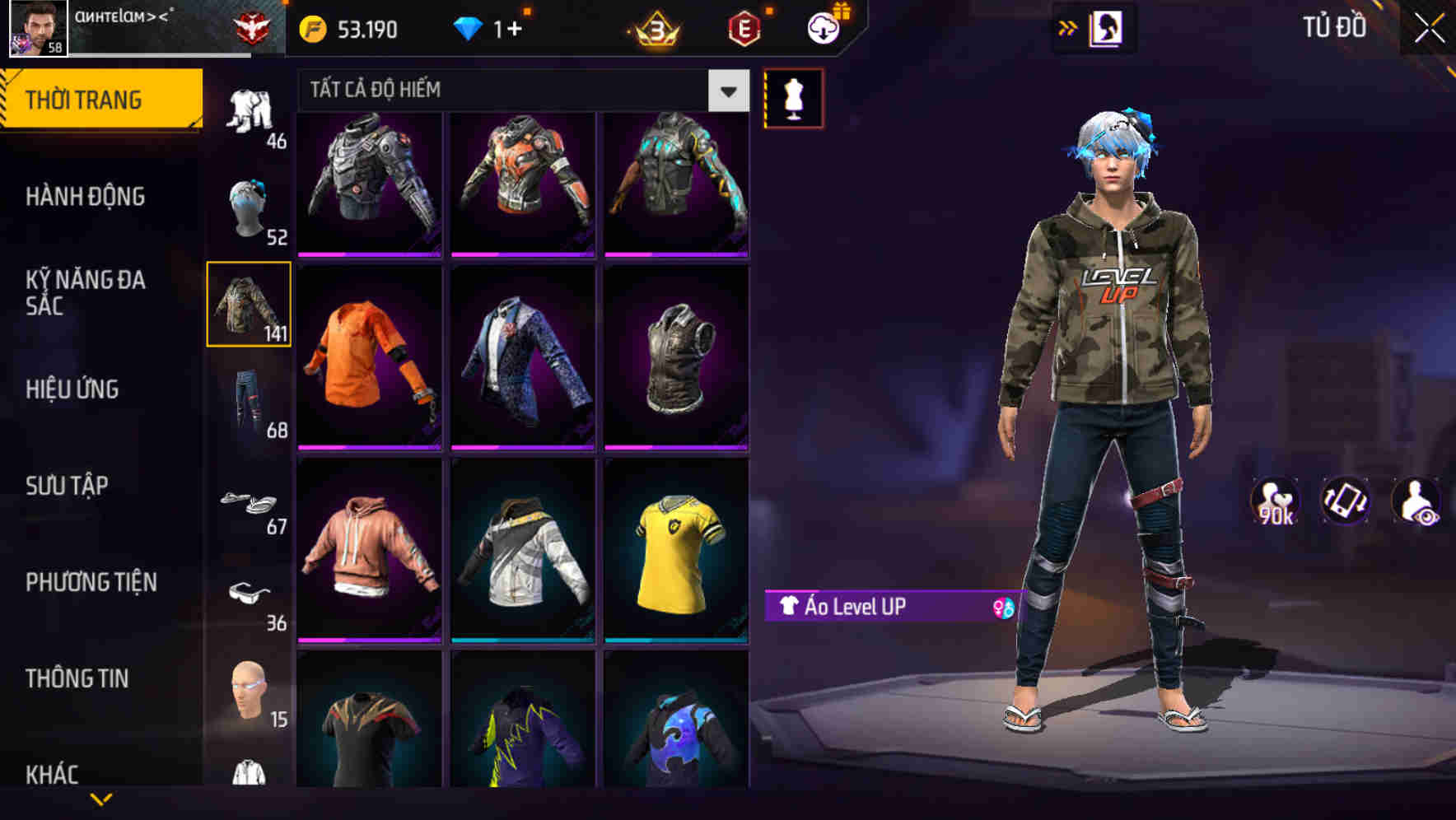Collapse the panel with the double-arrow icon

coord(1068,26)
